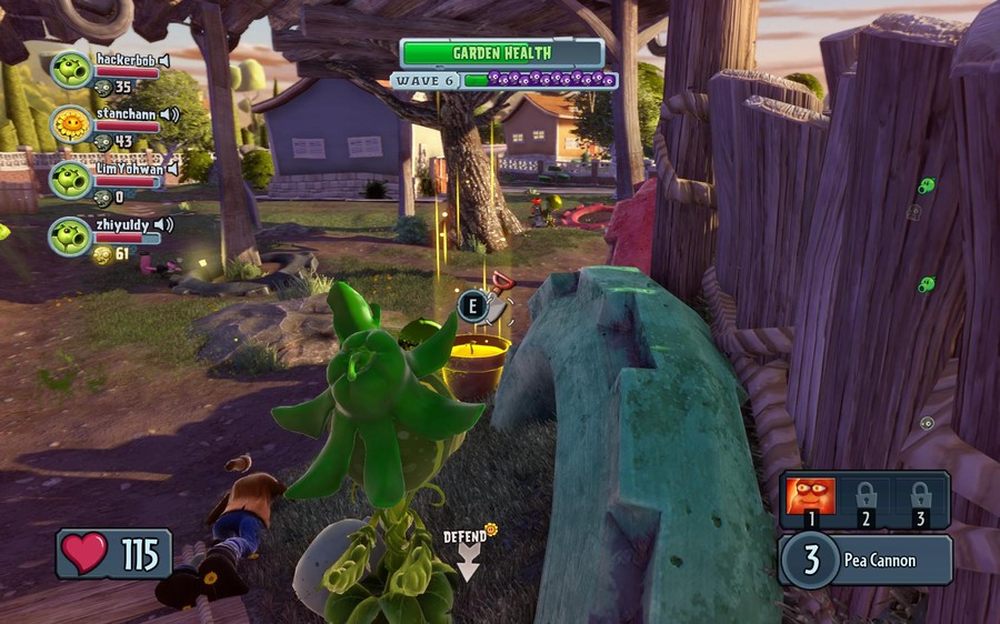Toggle hackerbob's voice speaker icon
This screenshot has width=1000, height=624.
tap(164, 60)
